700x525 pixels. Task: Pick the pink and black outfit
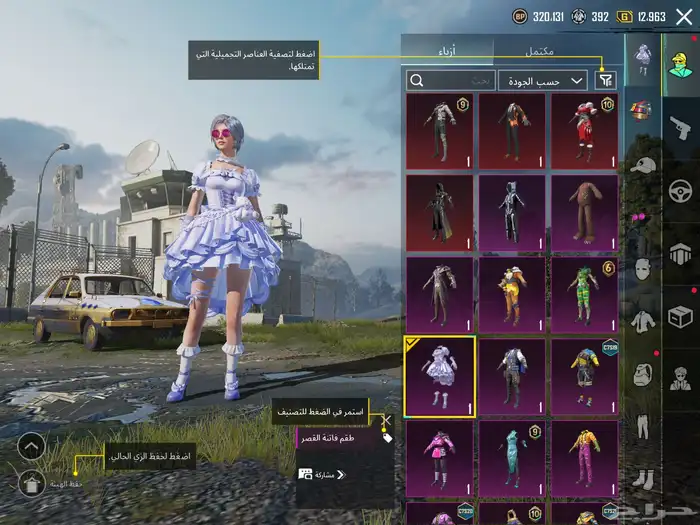click(x=440, y=457)
